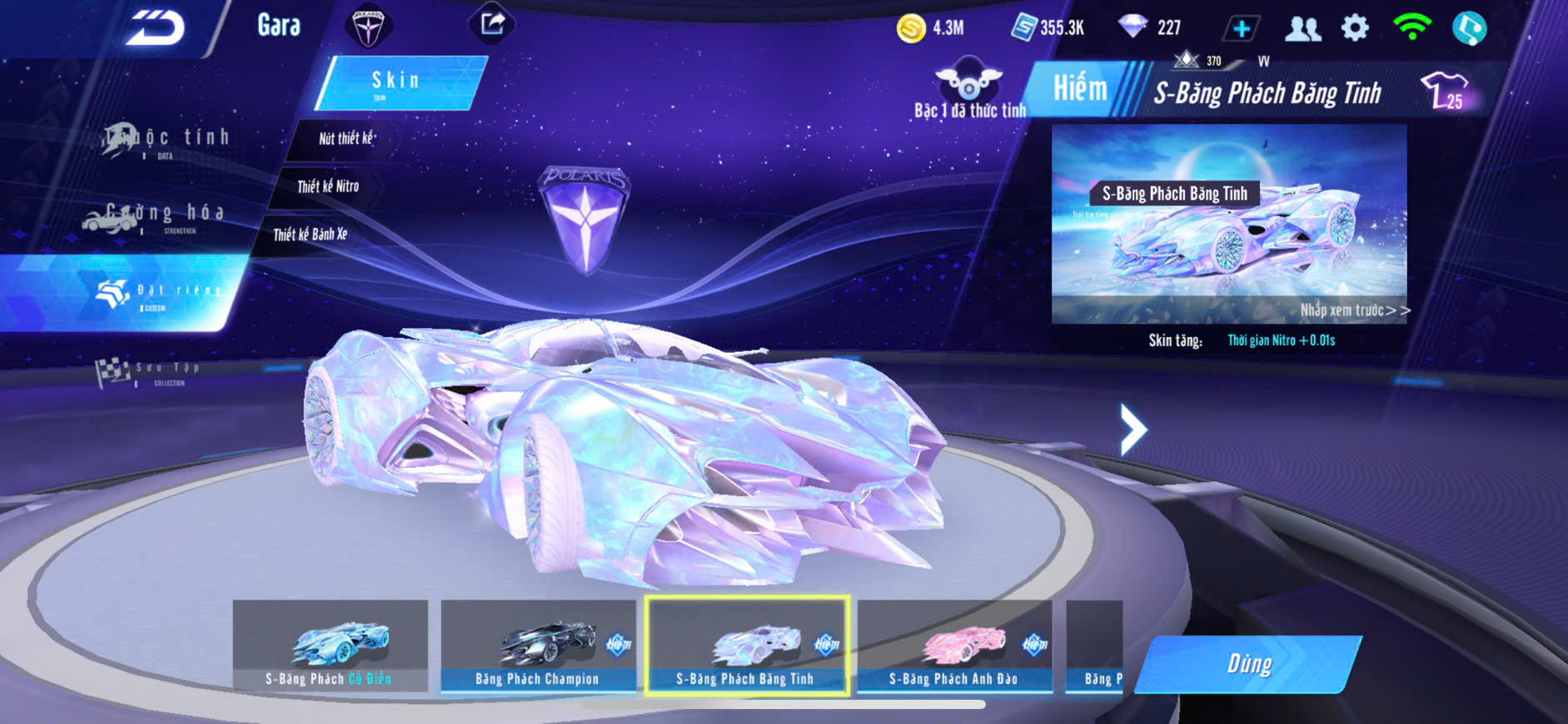The height and width of the screenshot is (724, 1568).
Task: Tap the share icon
Action: point(492,23)
